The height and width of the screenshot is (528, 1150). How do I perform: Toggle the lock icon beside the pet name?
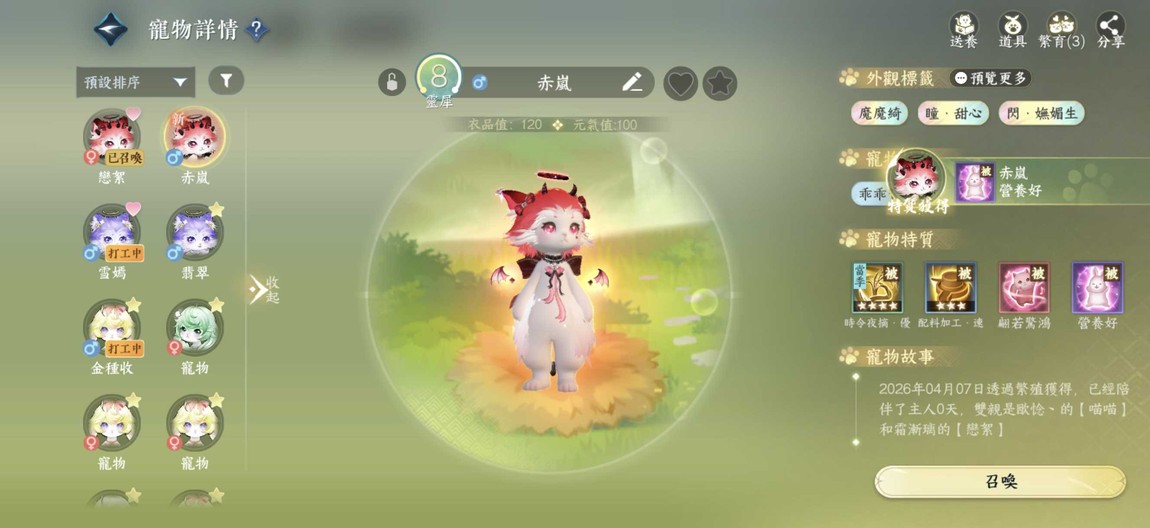[392, 82]
